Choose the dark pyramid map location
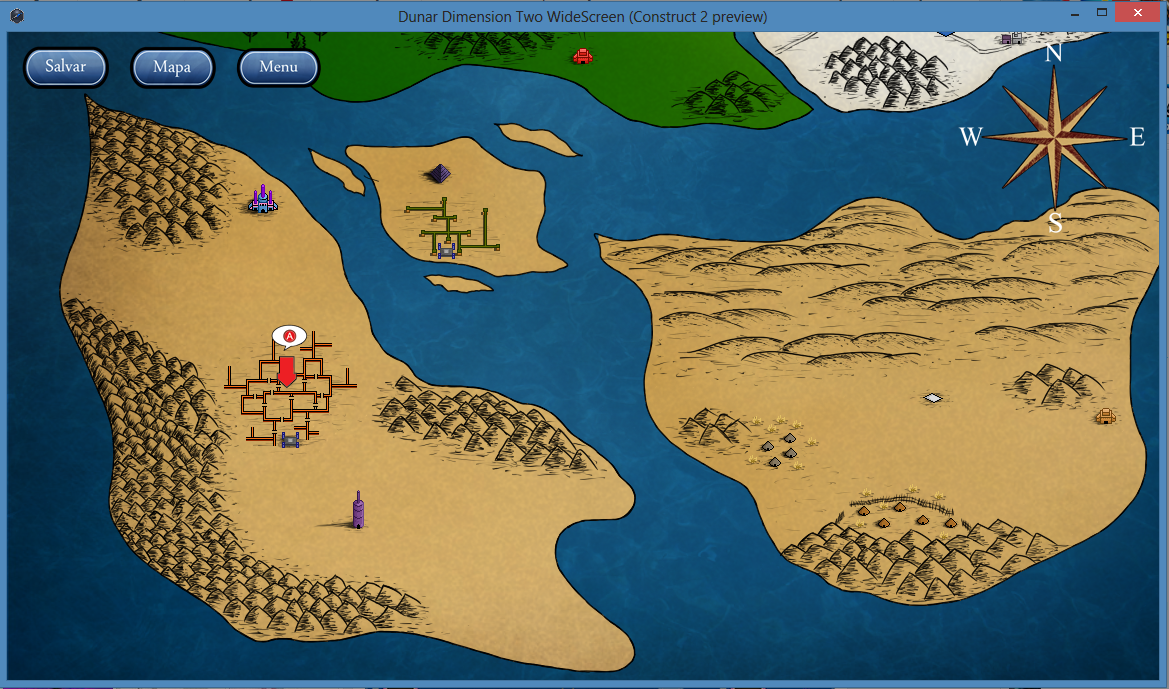Image resolution: width=1169 pixels, height=689 pixels. [439, 173]
